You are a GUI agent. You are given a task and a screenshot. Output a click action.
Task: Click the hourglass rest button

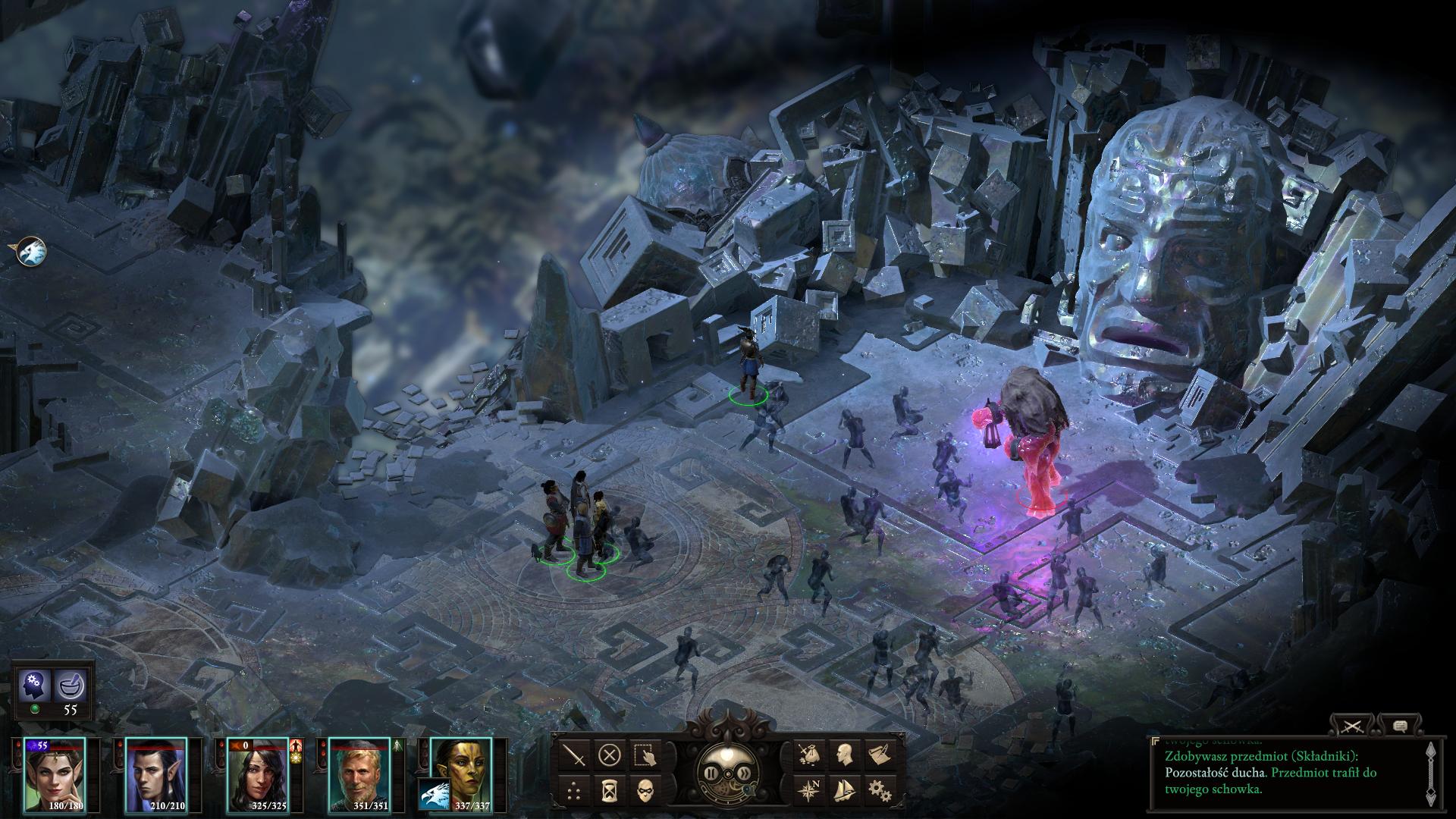(610, 790)
